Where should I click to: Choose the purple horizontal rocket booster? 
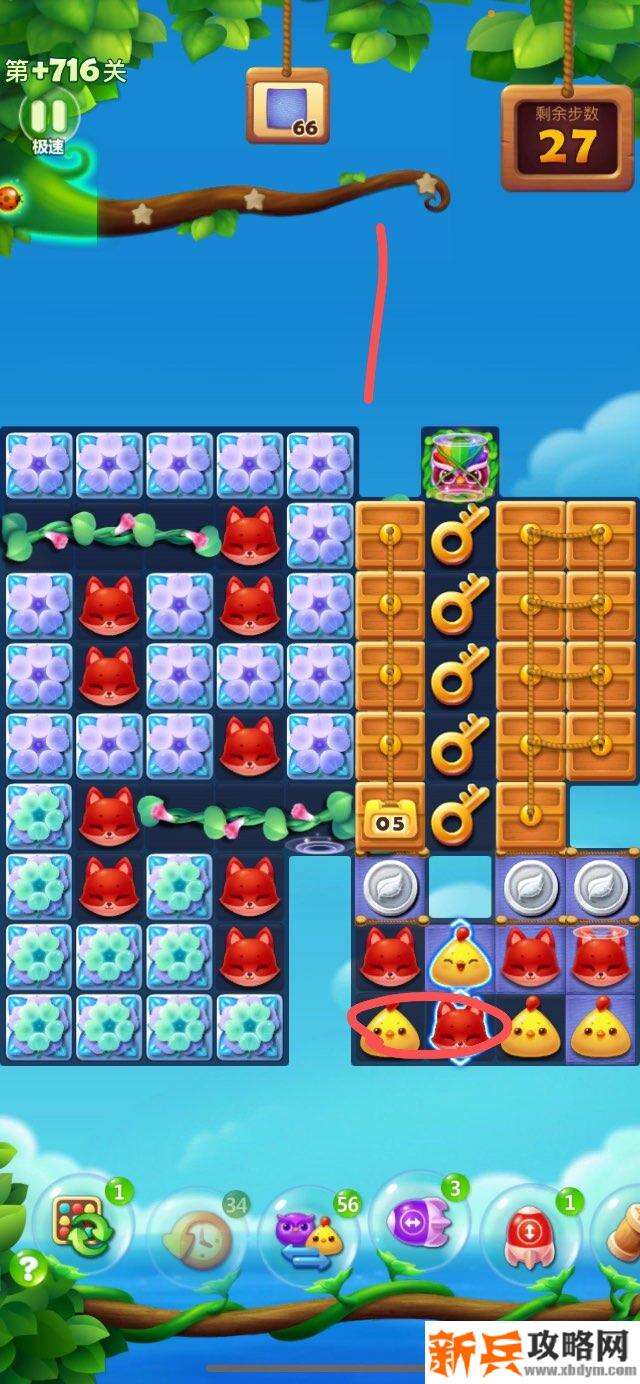(417, 1223)
